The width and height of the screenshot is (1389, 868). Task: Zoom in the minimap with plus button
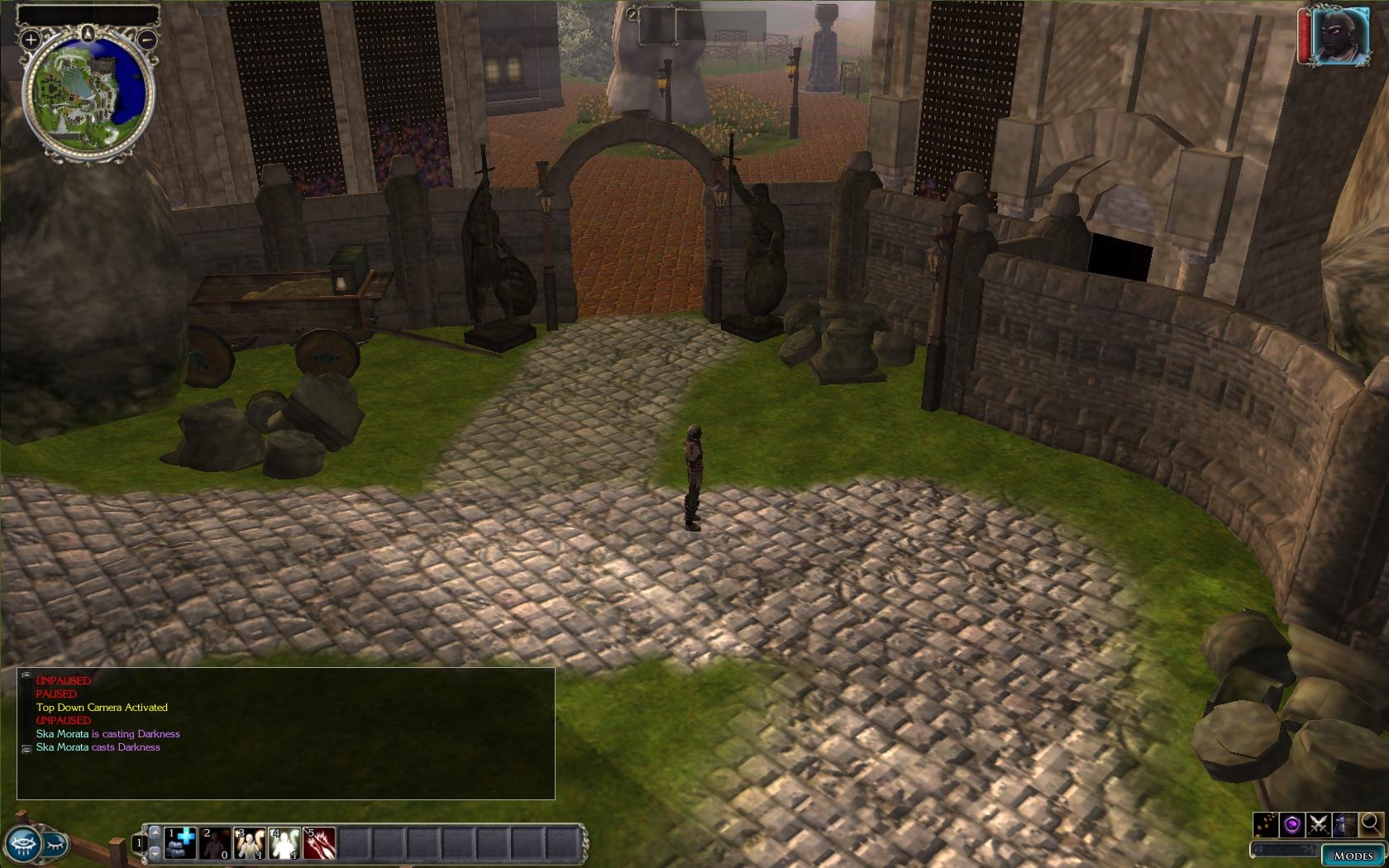(31, 39)
